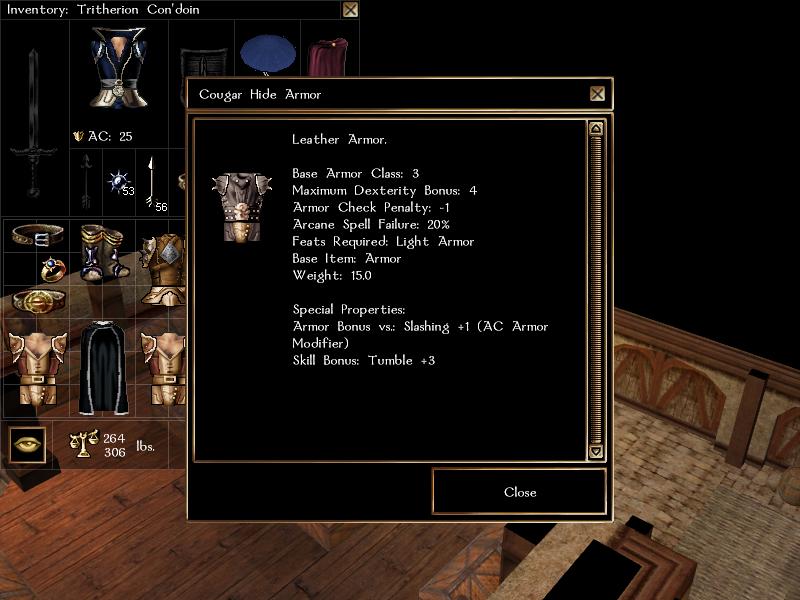Close the Cougar Hide Armor window via X
This screenshot has width=800, height=600.
point(597,94)
